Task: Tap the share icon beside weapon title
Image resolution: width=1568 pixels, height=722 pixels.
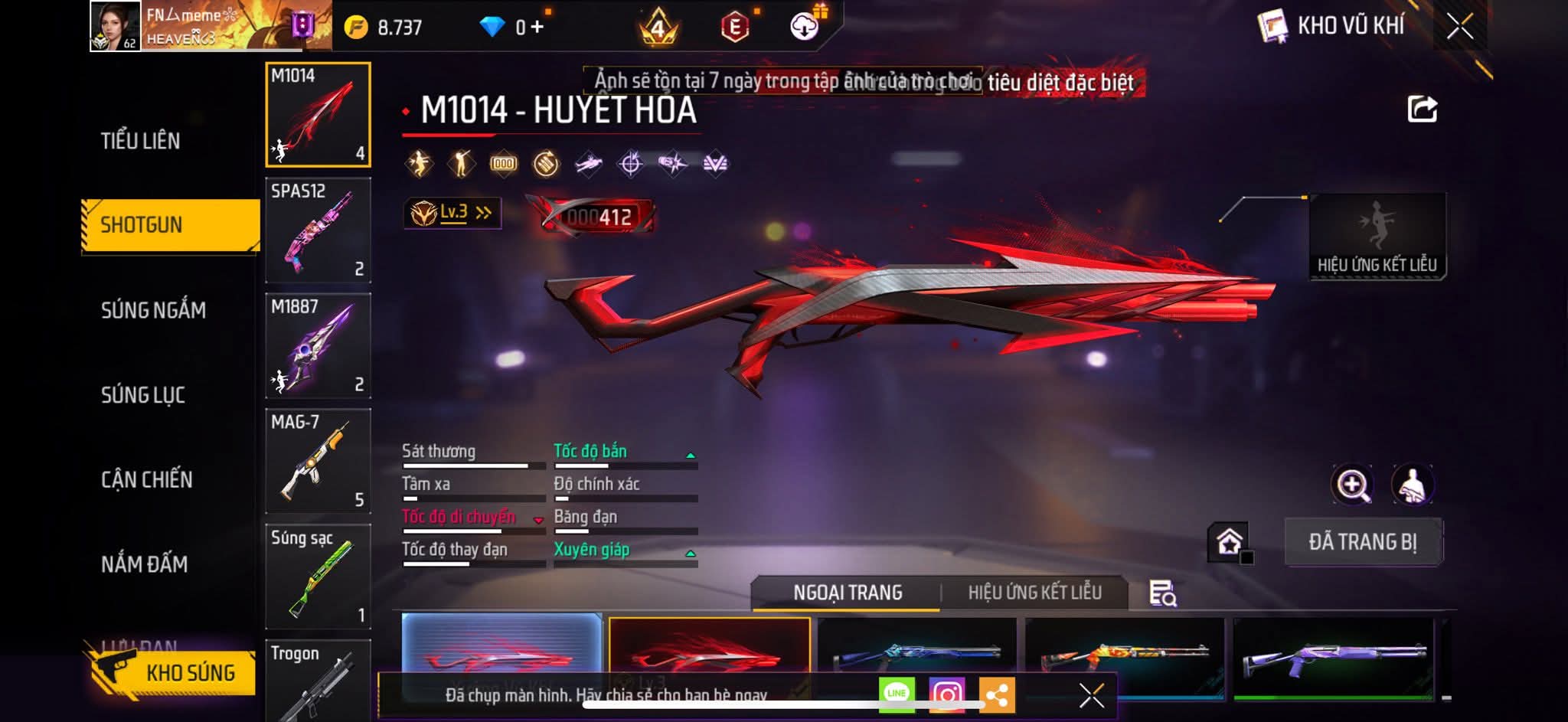Action: pyautogui.click(x=1422, y=109)
